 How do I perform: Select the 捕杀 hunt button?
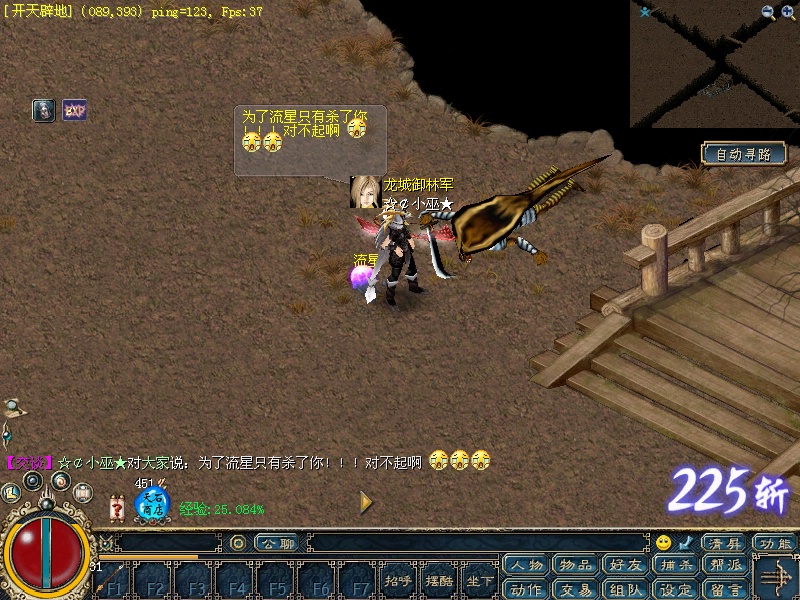pyautogui.click(x=676, y=565)
